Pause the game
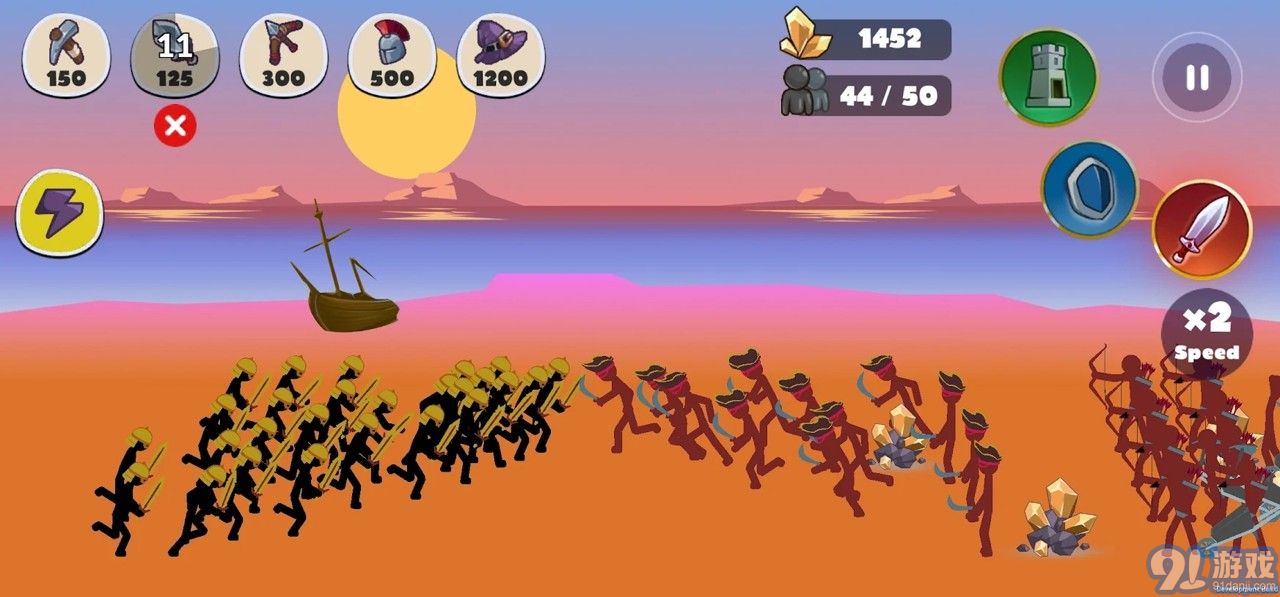This screenshot has width=1280, height=597. [1197, 77]
